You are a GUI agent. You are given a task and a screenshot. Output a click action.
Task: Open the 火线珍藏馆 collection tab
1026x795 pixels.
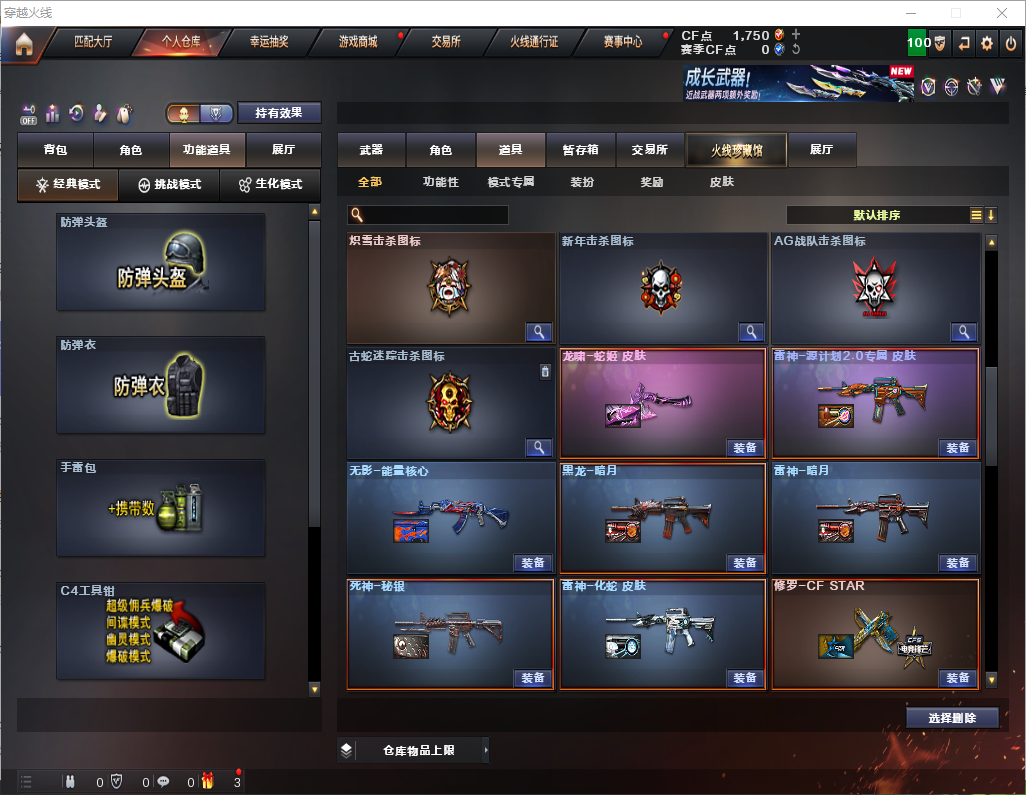[x=736, y=150]
